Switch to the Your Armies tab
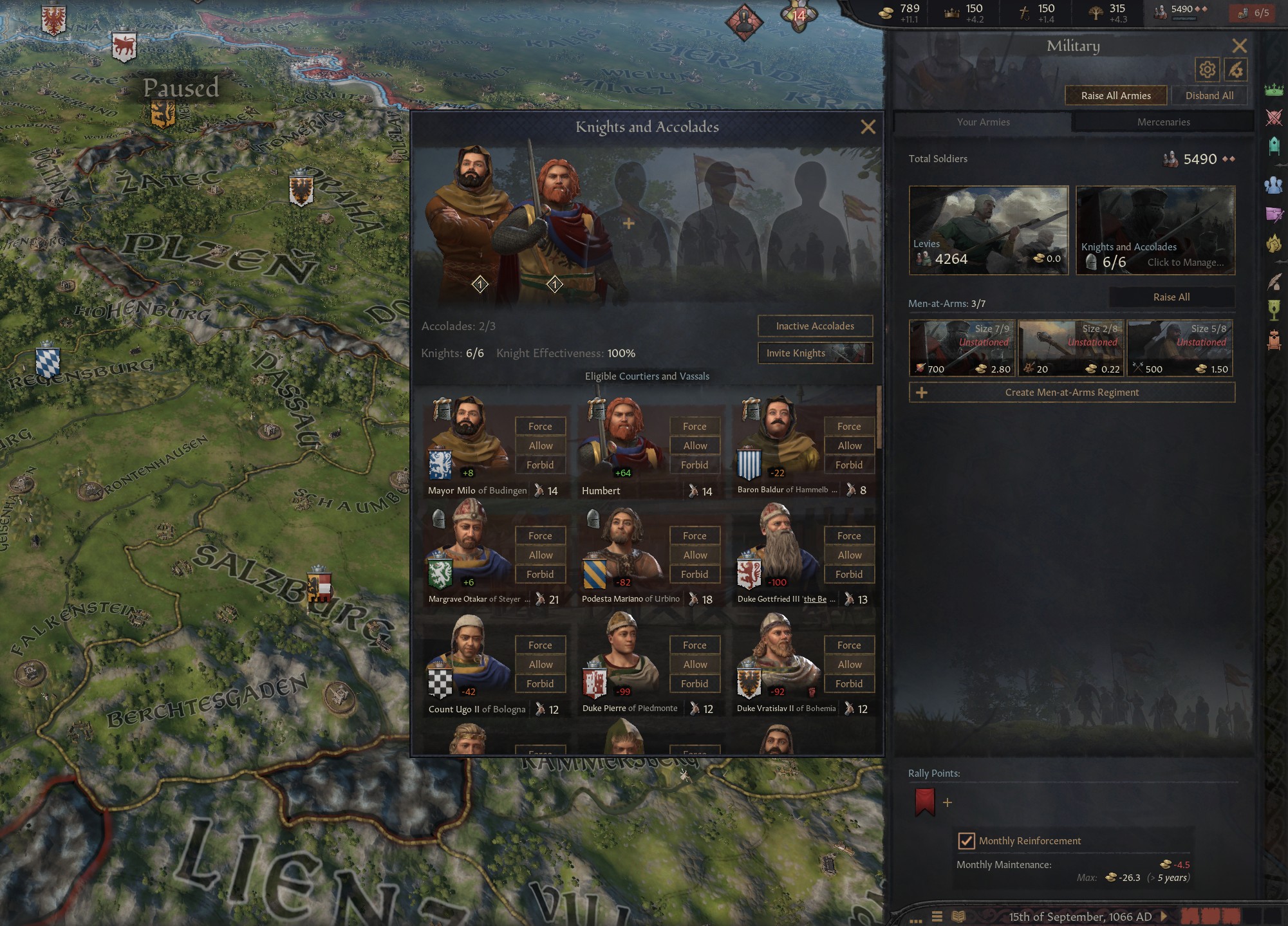 coord(983,122)
